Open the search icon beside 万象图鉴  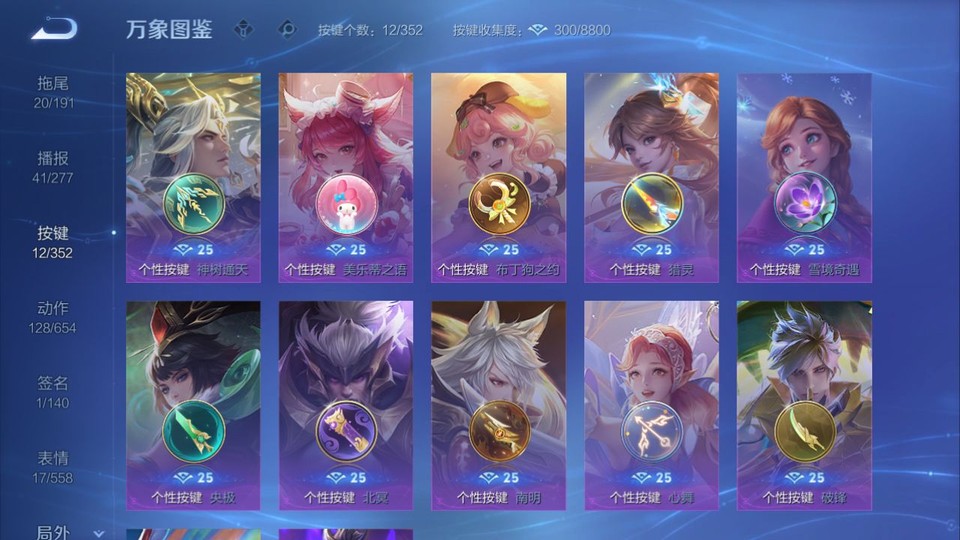287,30
